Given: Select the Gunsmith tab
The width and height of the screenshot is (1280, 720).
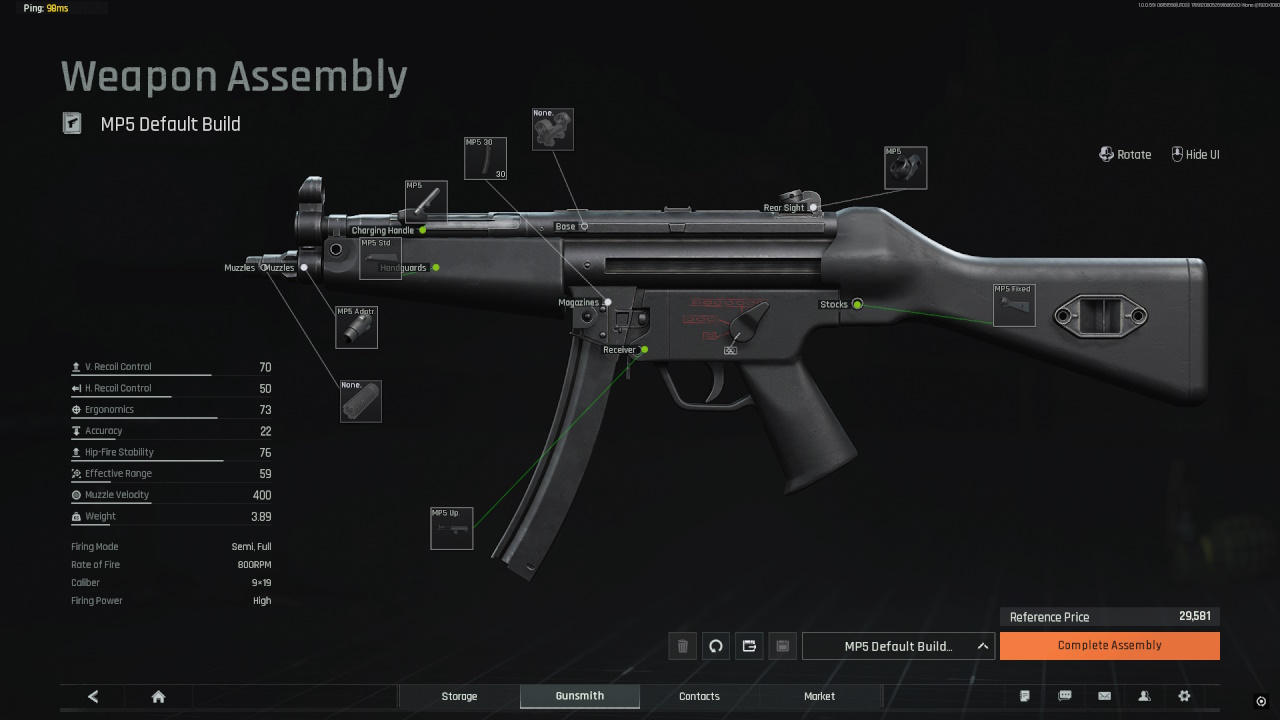Looking at the screenshot, I should click(x=580, y=696).
